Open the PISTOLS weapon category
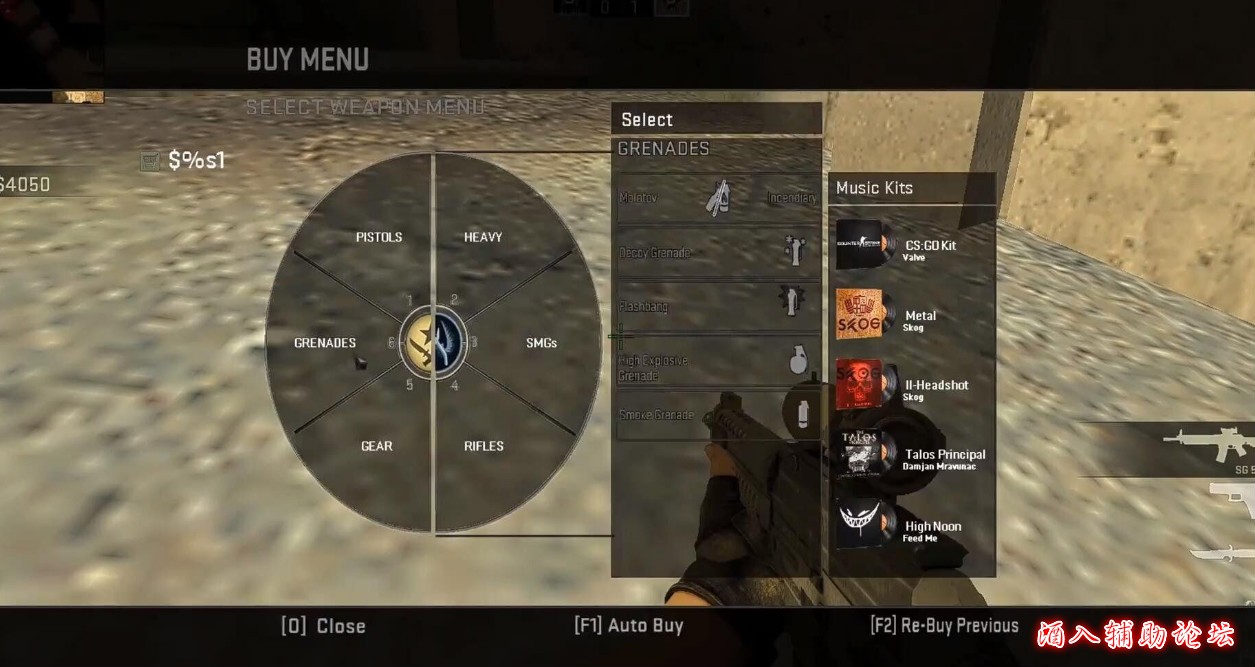 pyautogui.click(x=379, y=237)
